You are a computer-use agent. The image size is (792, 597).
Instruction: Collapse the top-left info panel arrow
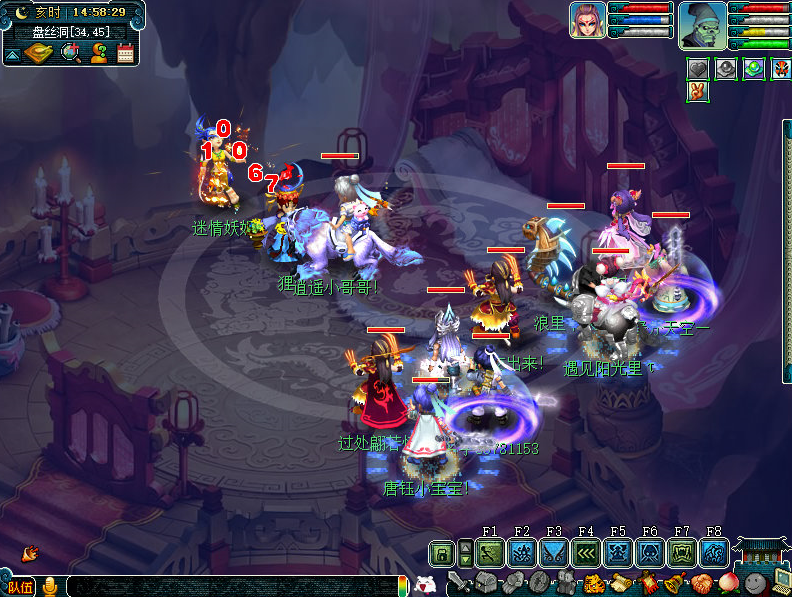[x=11, y=55]
